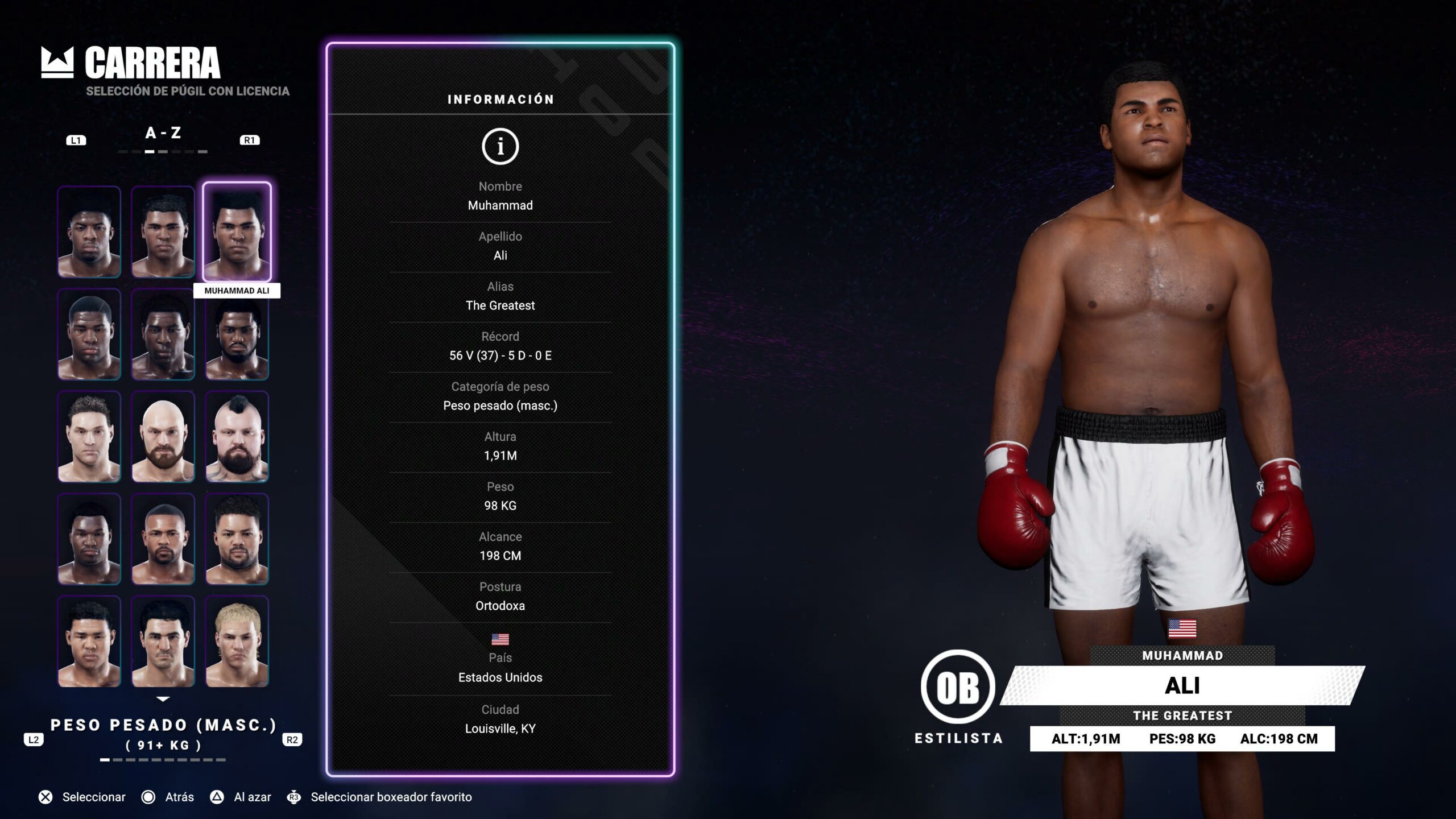
Task: Click the information circle icon
Action: click(500, 147)
